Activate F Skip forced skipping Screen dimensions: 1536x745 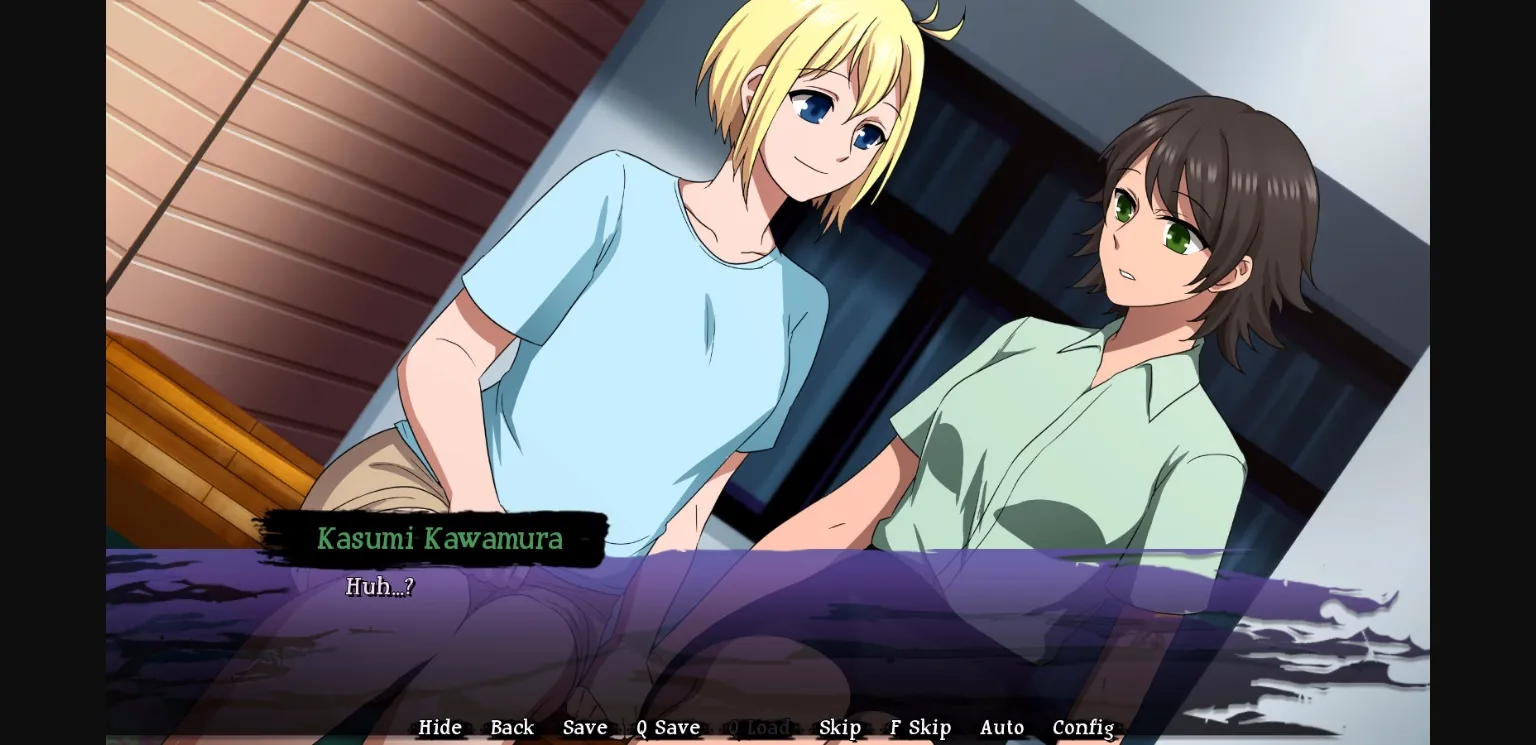(x=919, y=727)
